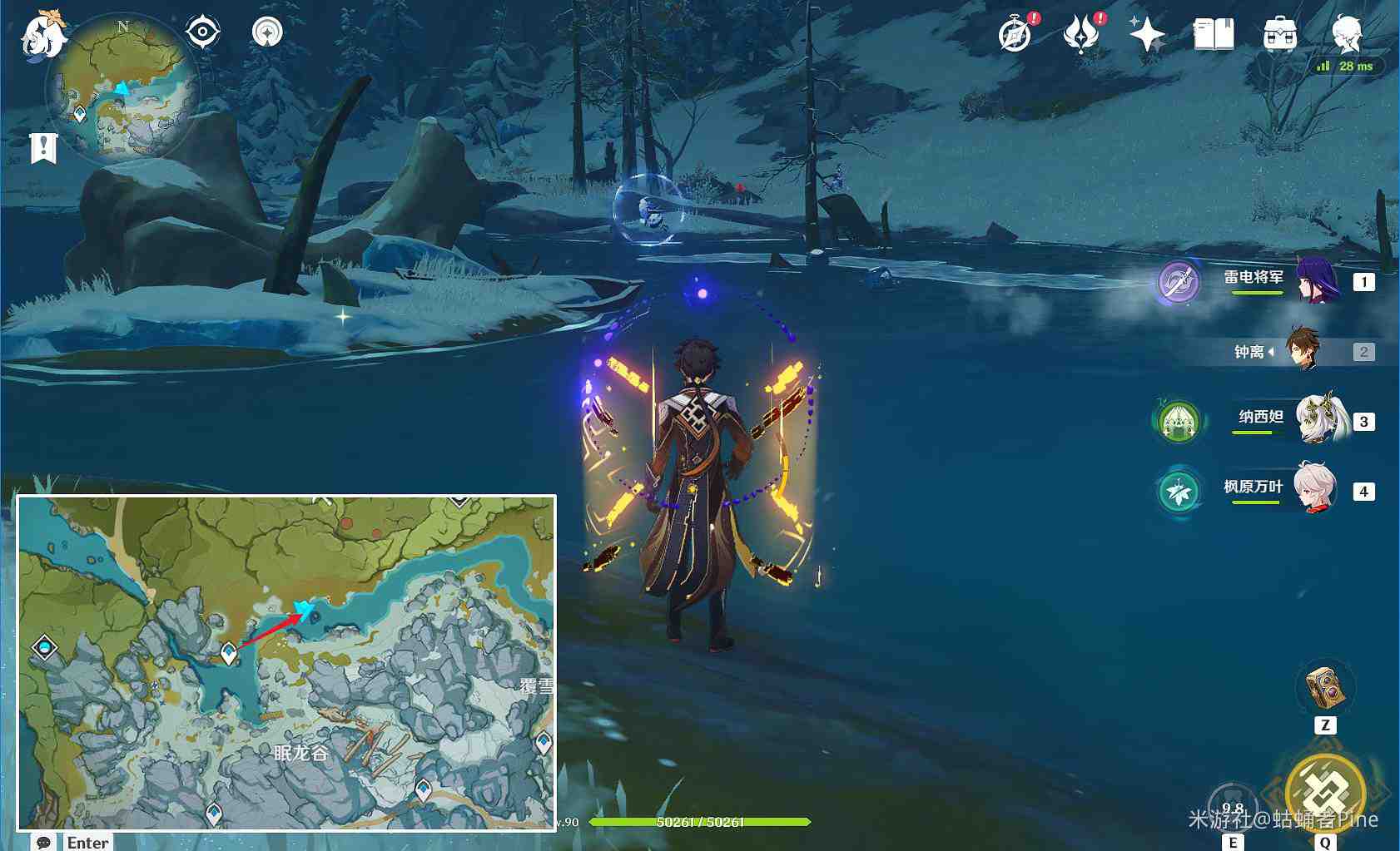This screenshot has width=1400, height=851.
Task: Open the Wish star icon
Action: [x=1147, y=35]
